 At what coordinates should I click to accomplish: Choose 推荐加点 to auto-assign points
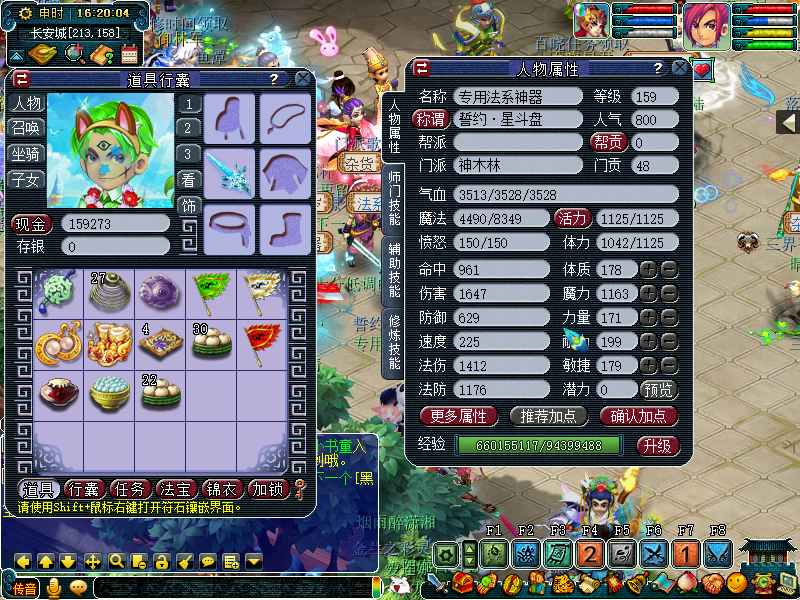(x=549, y=416)
